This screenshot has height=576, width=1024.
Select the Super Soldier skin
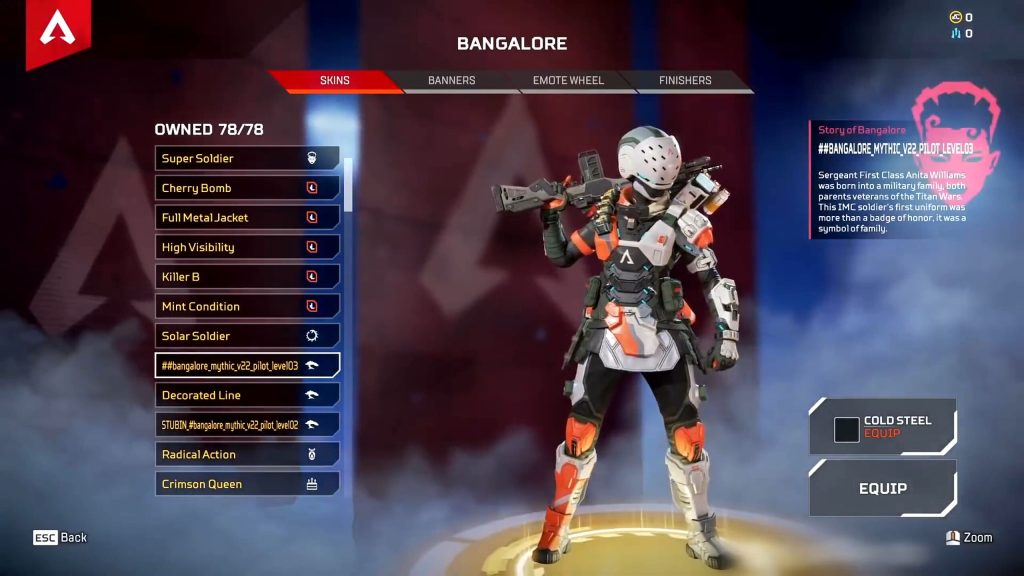[247, 158]
